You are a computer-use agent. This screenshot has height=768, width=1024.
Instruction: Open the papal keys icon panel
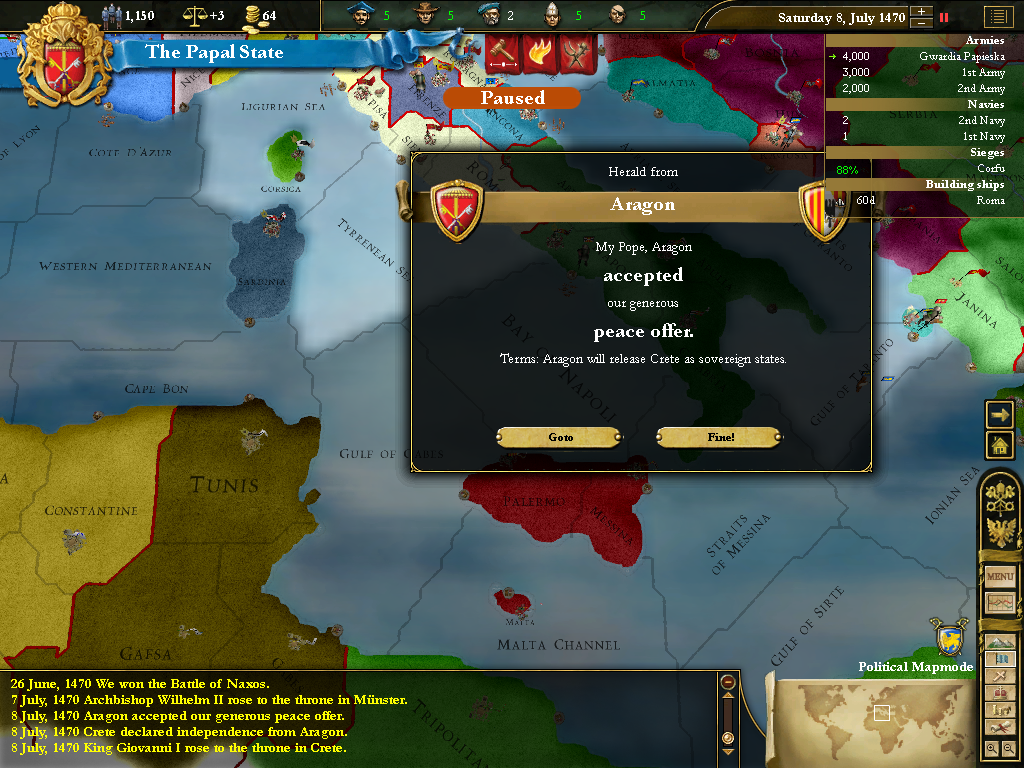[1000, 496]
